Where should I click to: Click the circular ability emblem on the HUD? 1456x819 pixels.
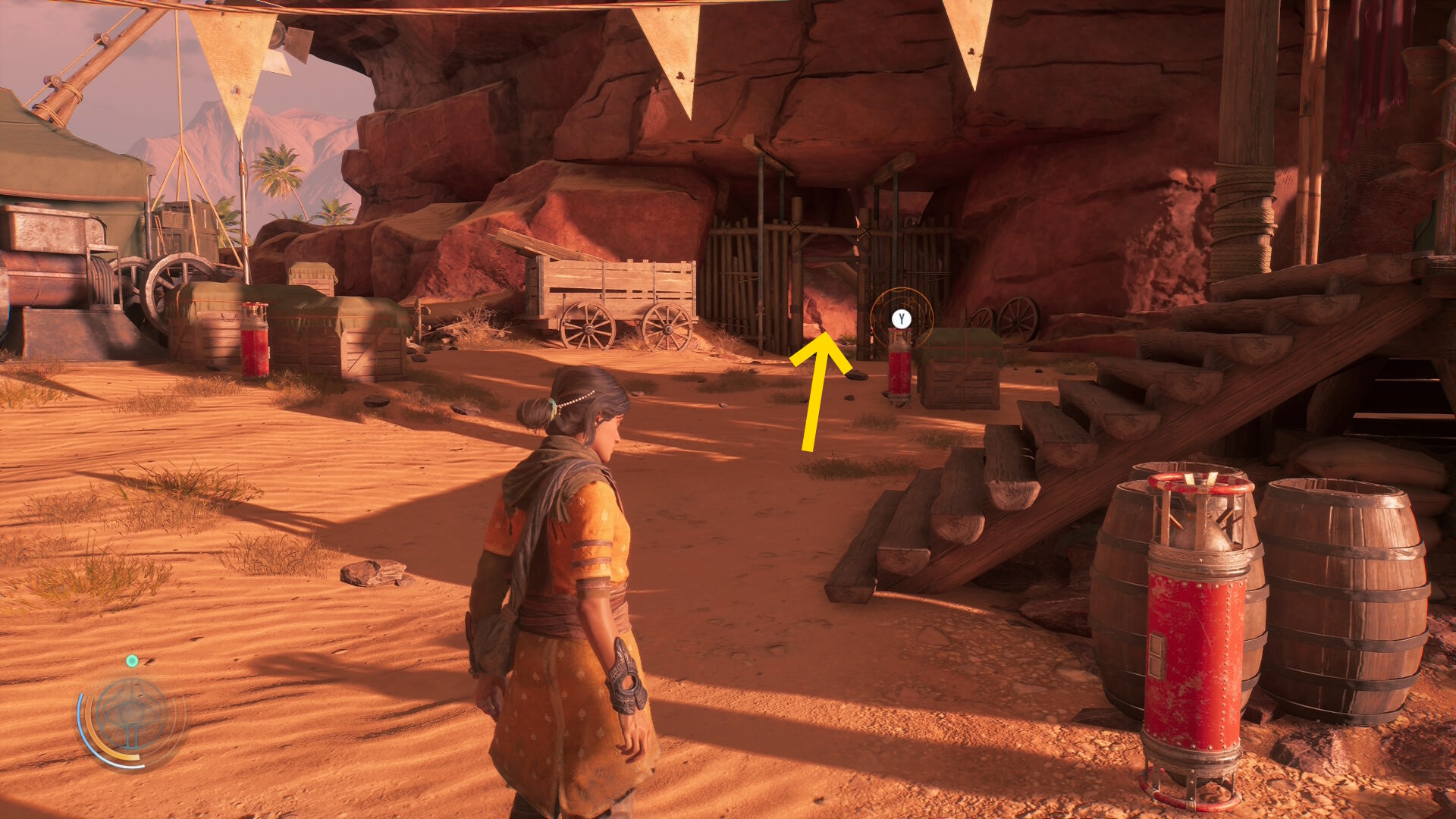click(x=132, y=715)
